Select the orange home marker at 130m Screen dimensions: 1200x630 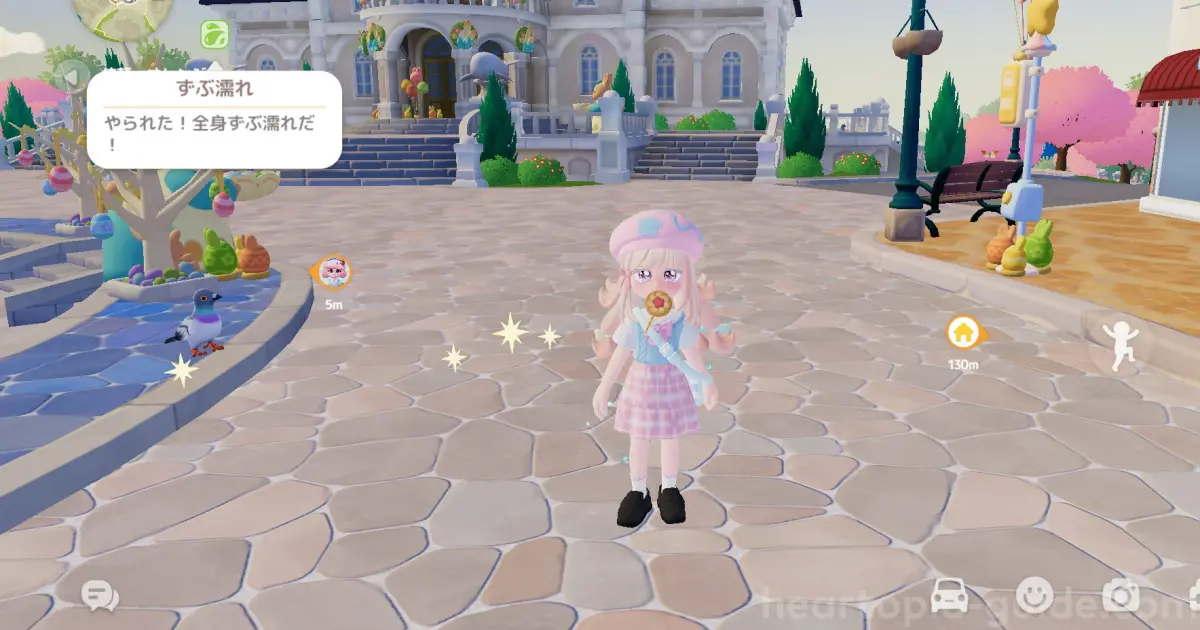pyautogui.click(x=962, y=332)
